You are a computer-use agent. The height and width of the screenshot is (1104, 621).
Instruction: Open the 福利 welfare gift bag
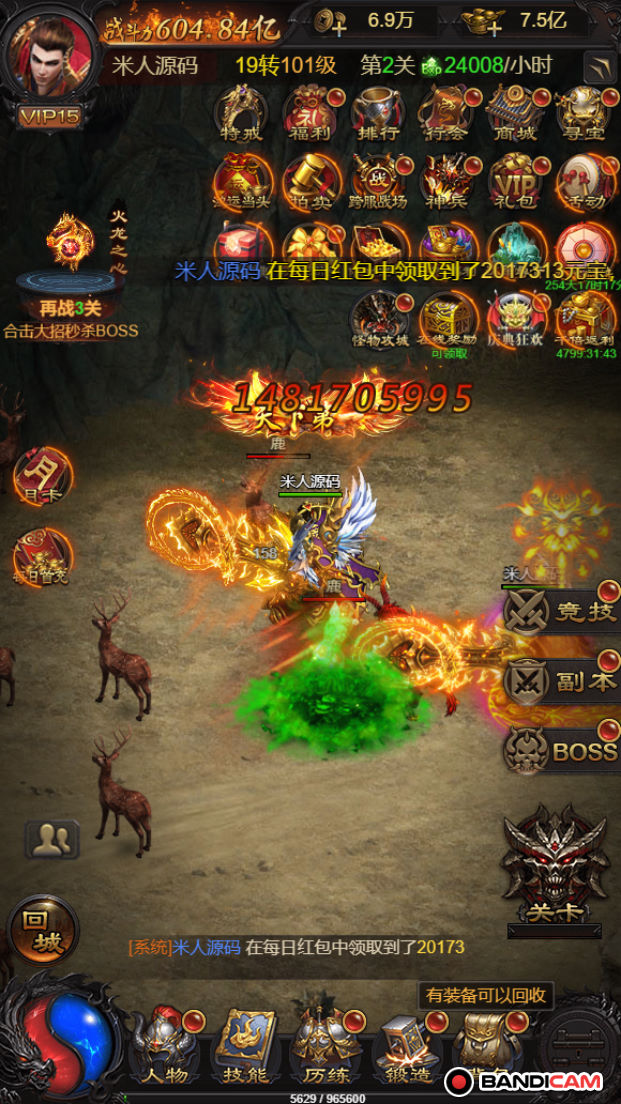point(310,113)
